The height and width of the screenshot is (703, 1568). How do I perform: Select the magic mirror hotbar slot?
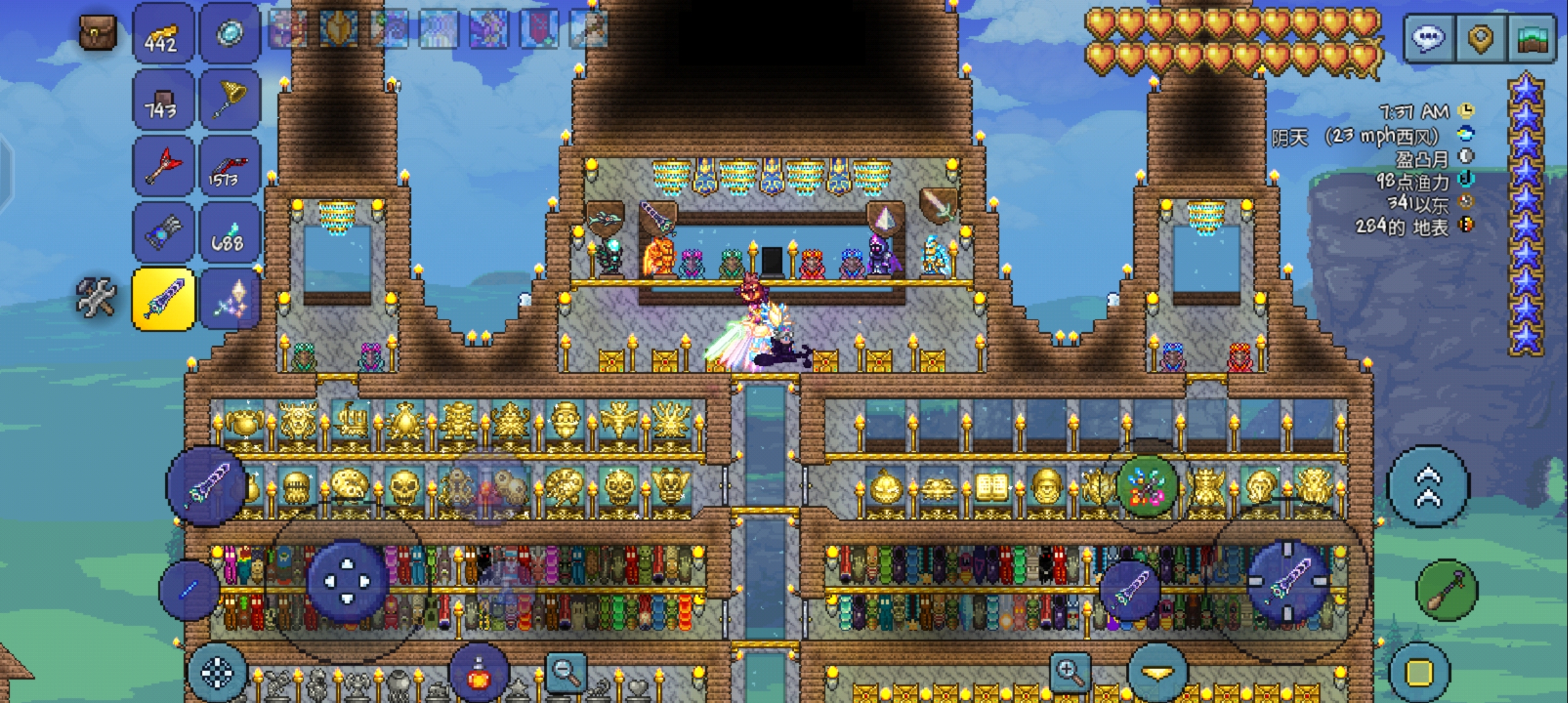(230, 33)
